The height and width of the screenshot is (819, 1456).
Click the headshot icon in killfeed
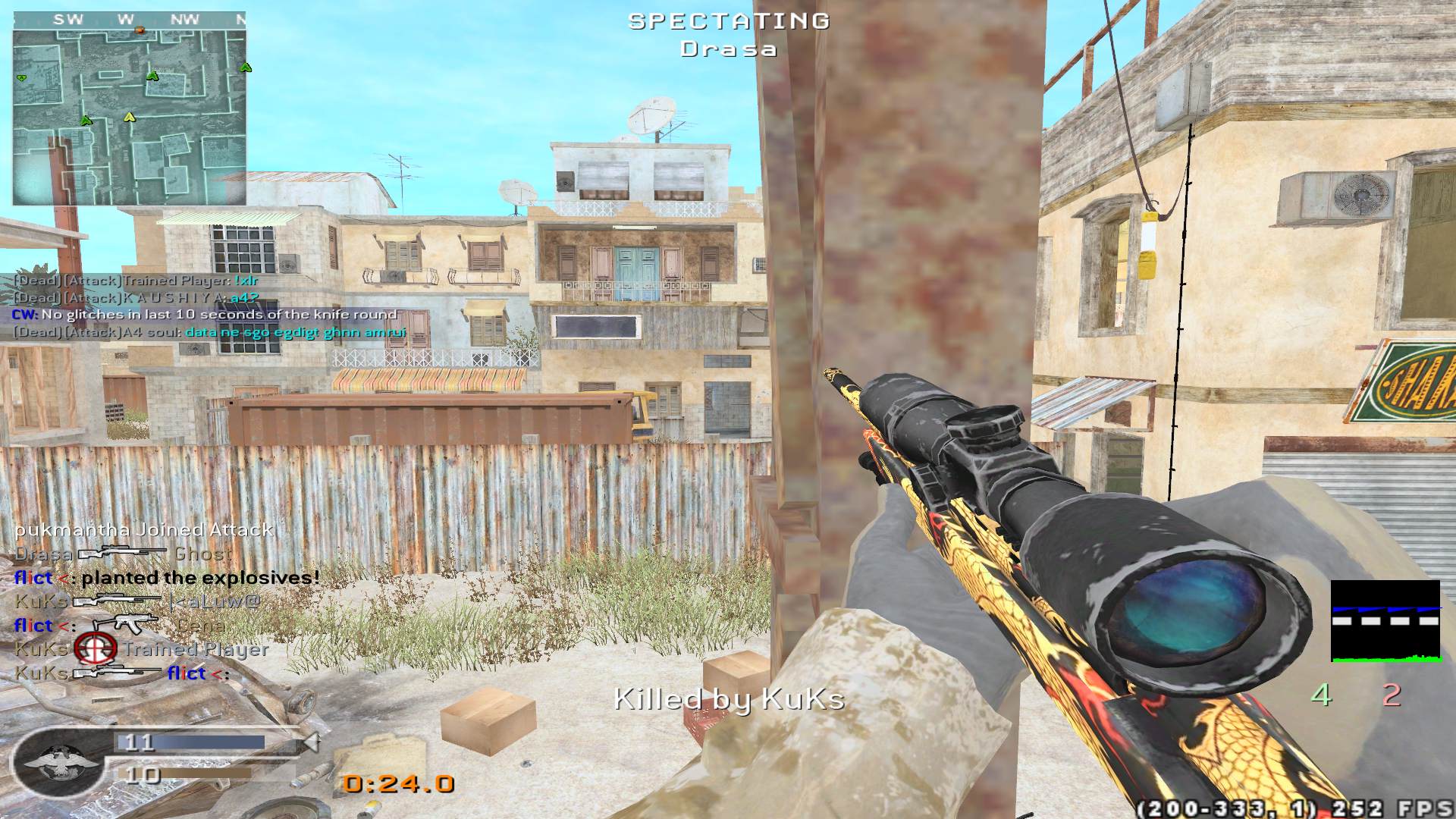tap(96, 648)
